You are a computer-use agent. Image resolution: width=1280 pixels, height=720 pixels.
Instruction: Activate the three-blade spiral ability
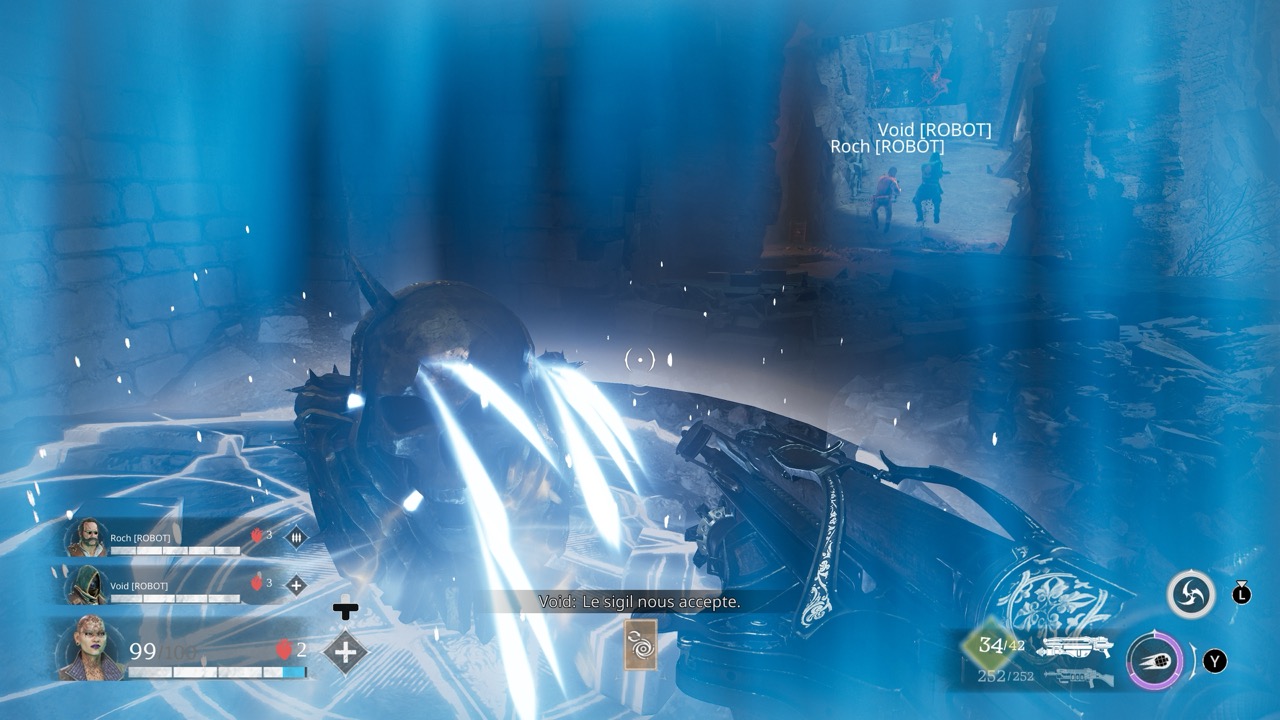(1191, 594)
